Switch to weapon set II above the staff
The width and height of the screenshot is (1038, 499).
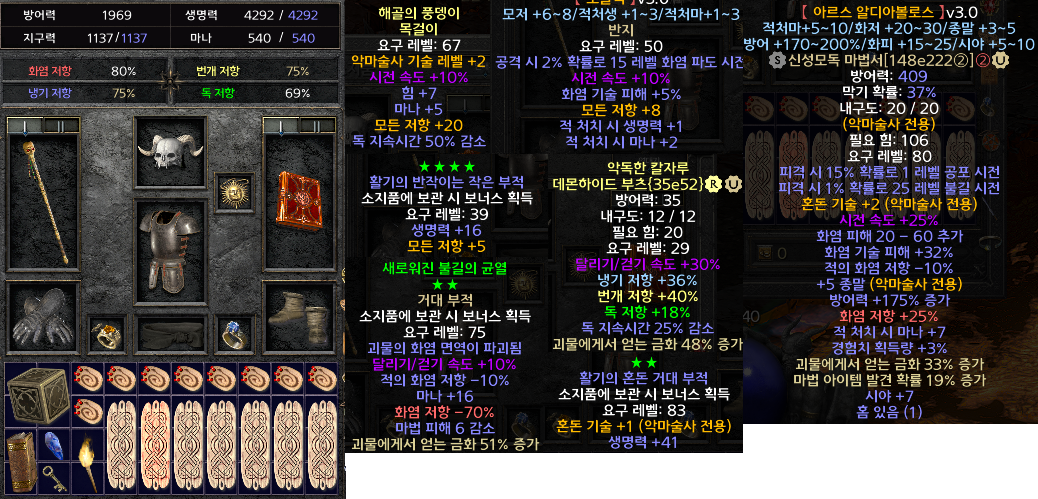click(x=59, y=126)
